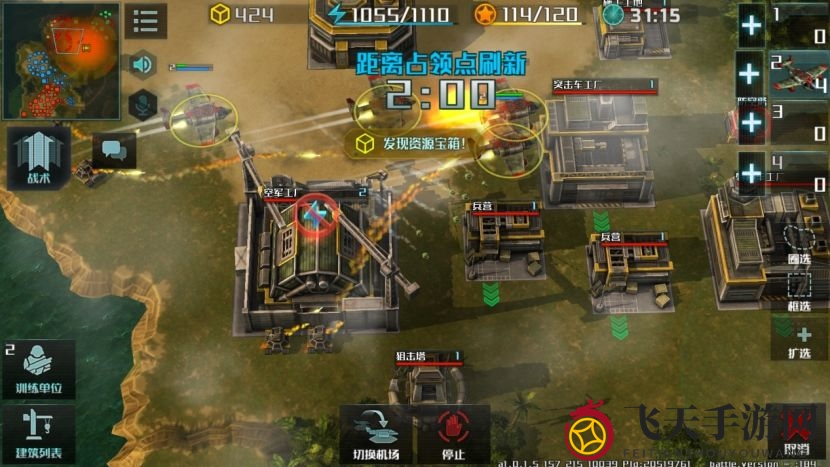Toggle the sound speaker icon
This screenshot has width=830, height=467.
click(143, 65)
